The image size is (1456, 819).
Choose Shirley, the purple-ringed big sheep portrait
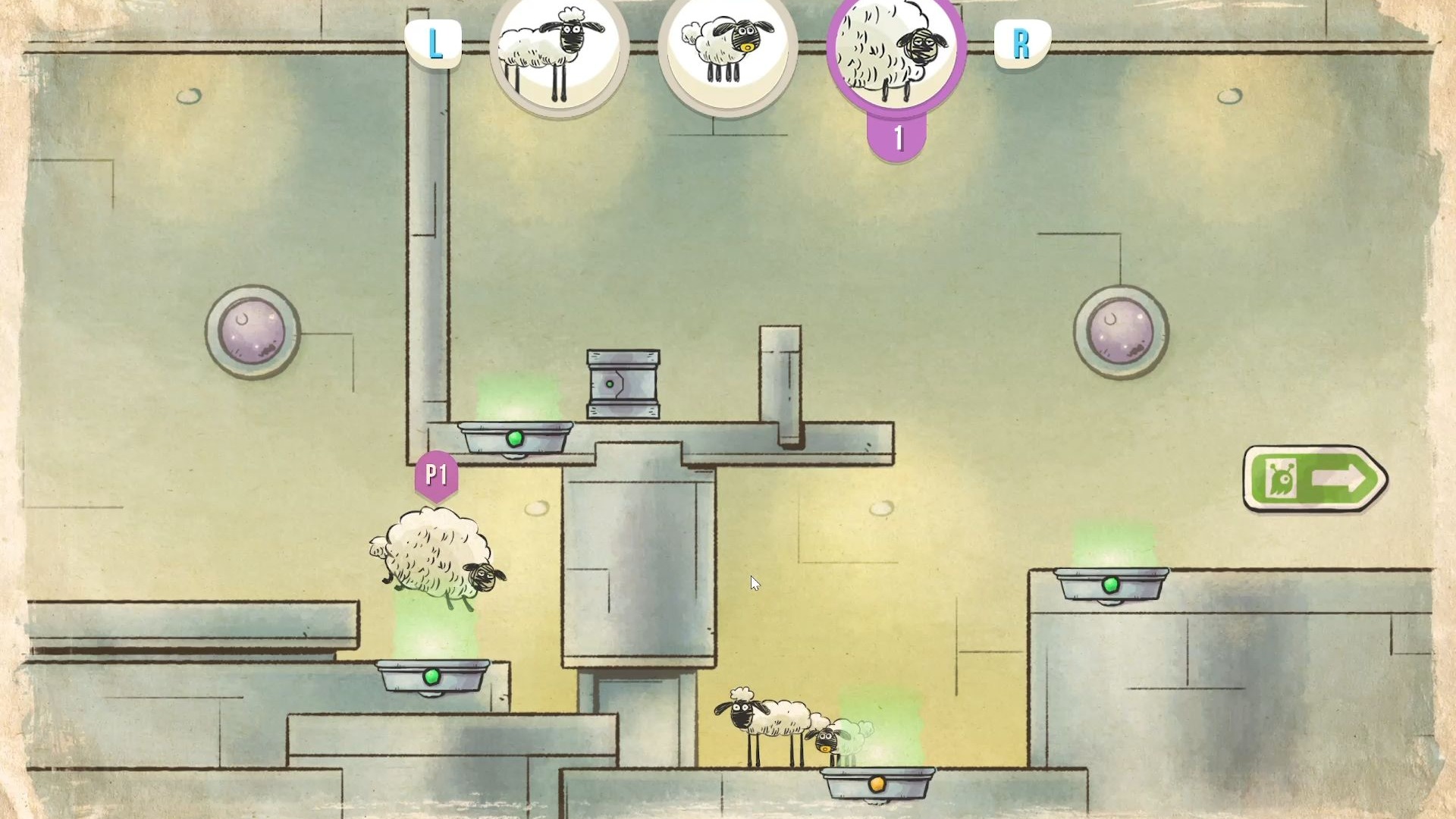896,52
